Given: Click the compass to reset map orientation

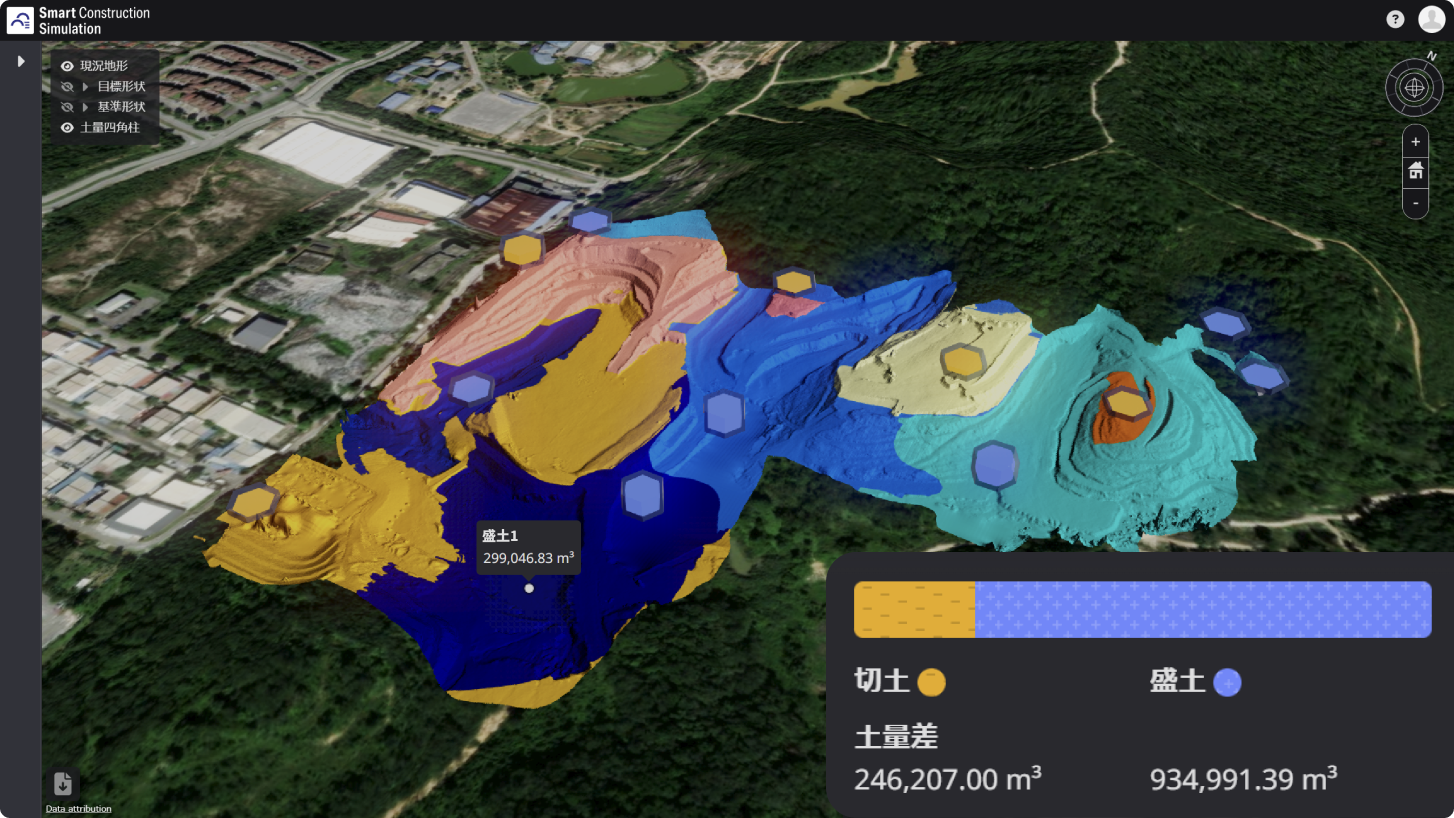Looking at the screenshot, I should (x=1414, y=87).
